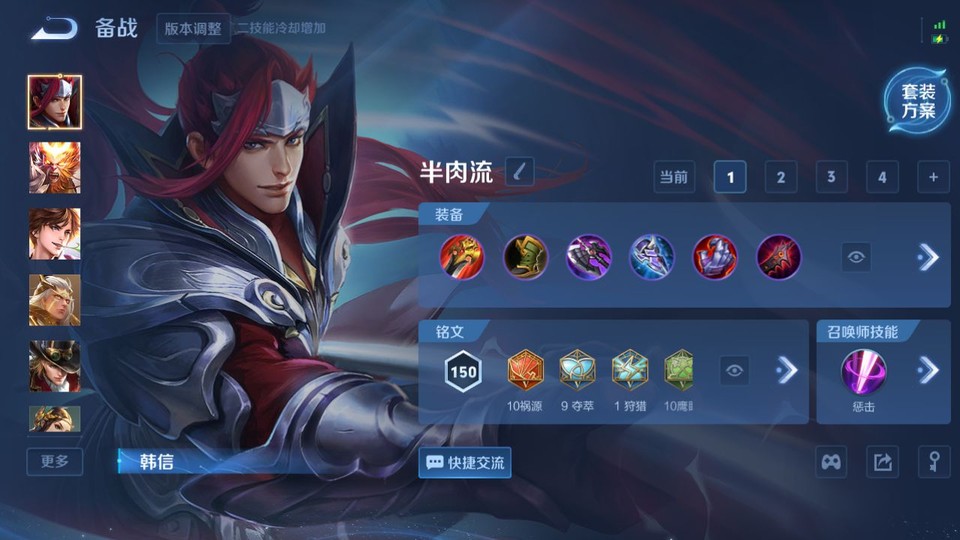
Task: Open the 快捷交流 quick chat
Action: (x=465, y=462)
